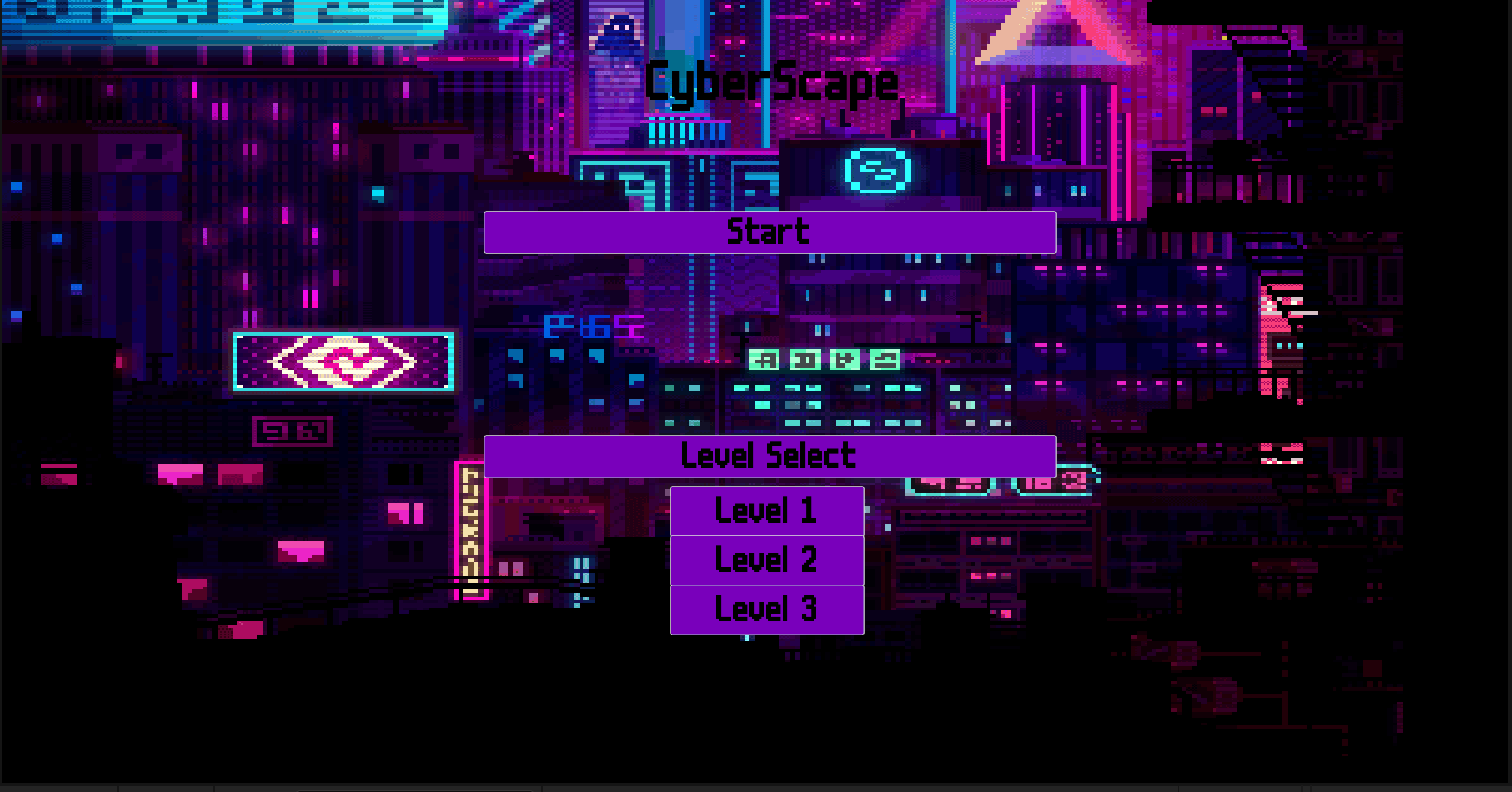
Task: Click the vertical pink neon sign
Action: (470, 522)
